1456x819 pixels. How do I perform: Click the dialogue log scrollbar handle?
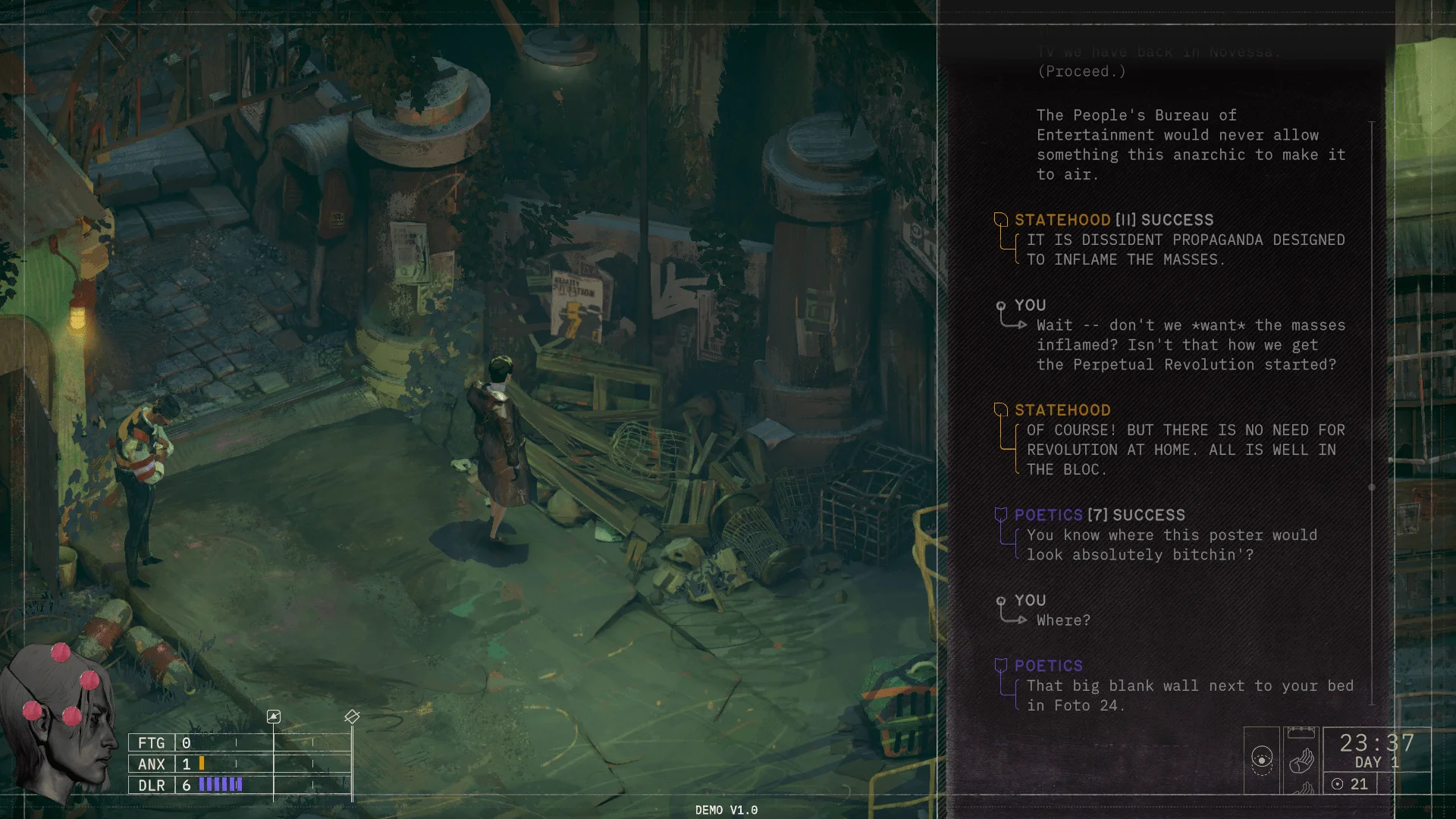(1372, 488)
